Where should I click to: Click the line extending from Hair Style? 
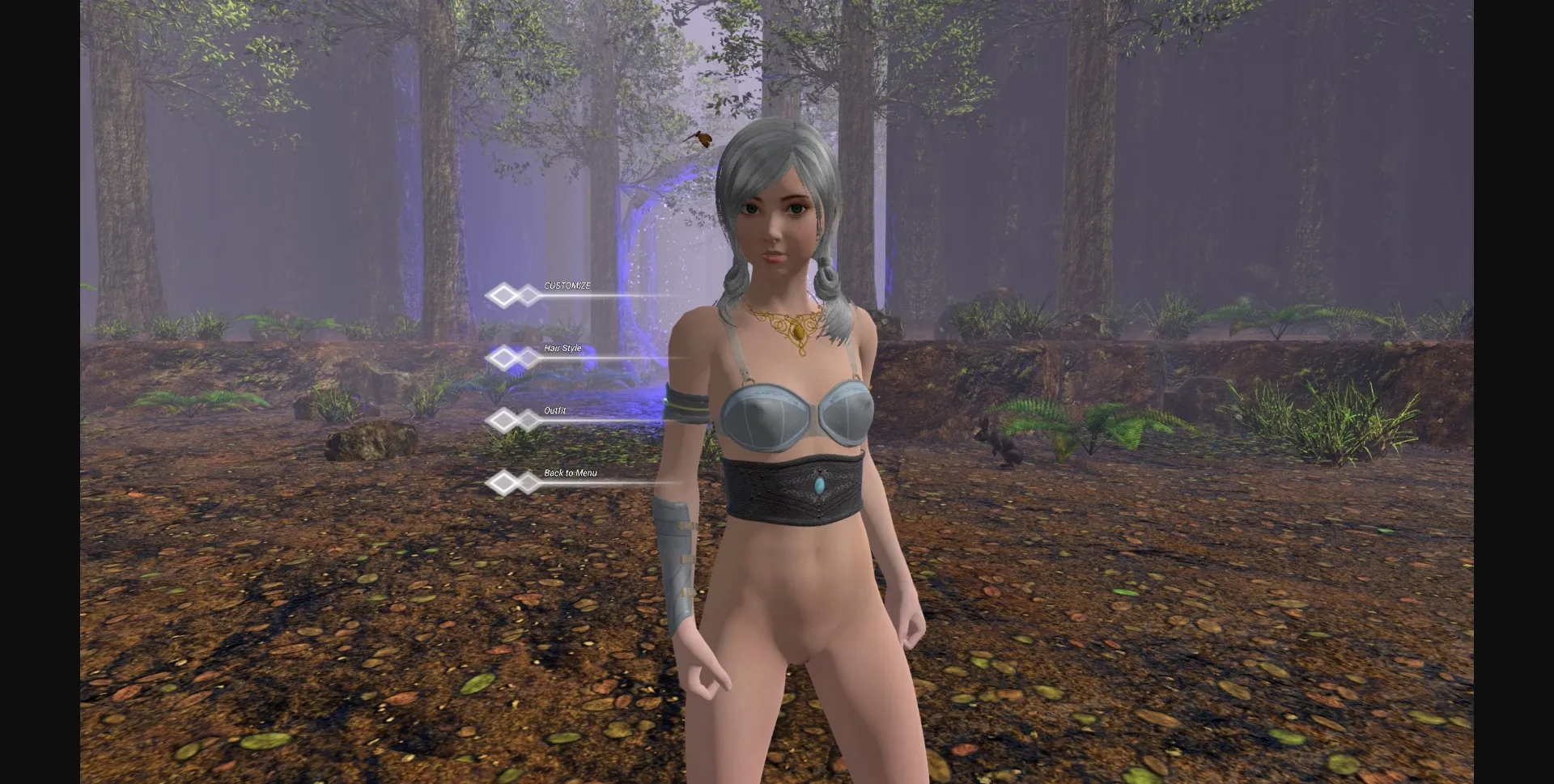(623, 359)
